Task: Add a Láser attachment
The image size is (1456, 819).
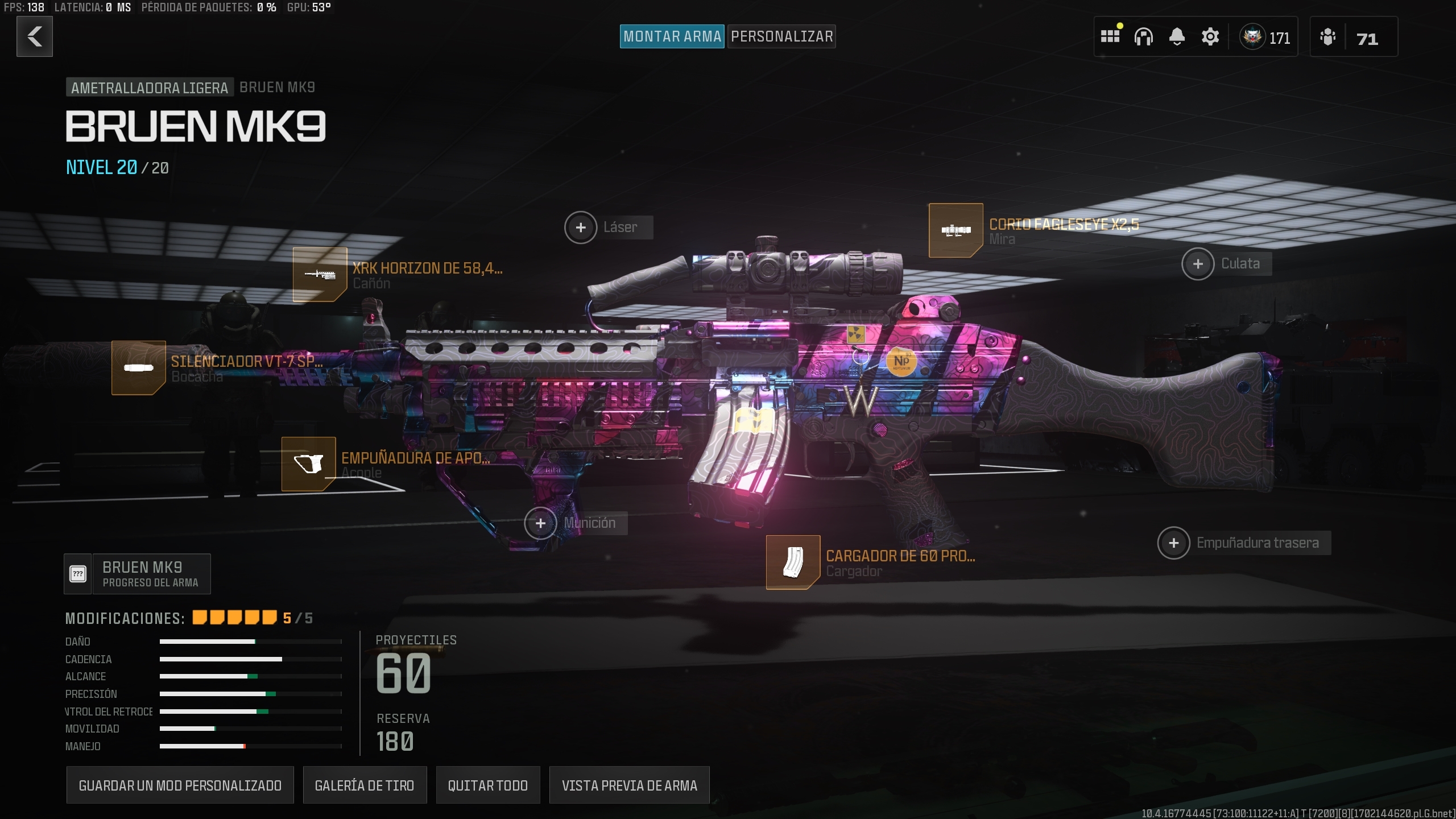Action: 581,227
